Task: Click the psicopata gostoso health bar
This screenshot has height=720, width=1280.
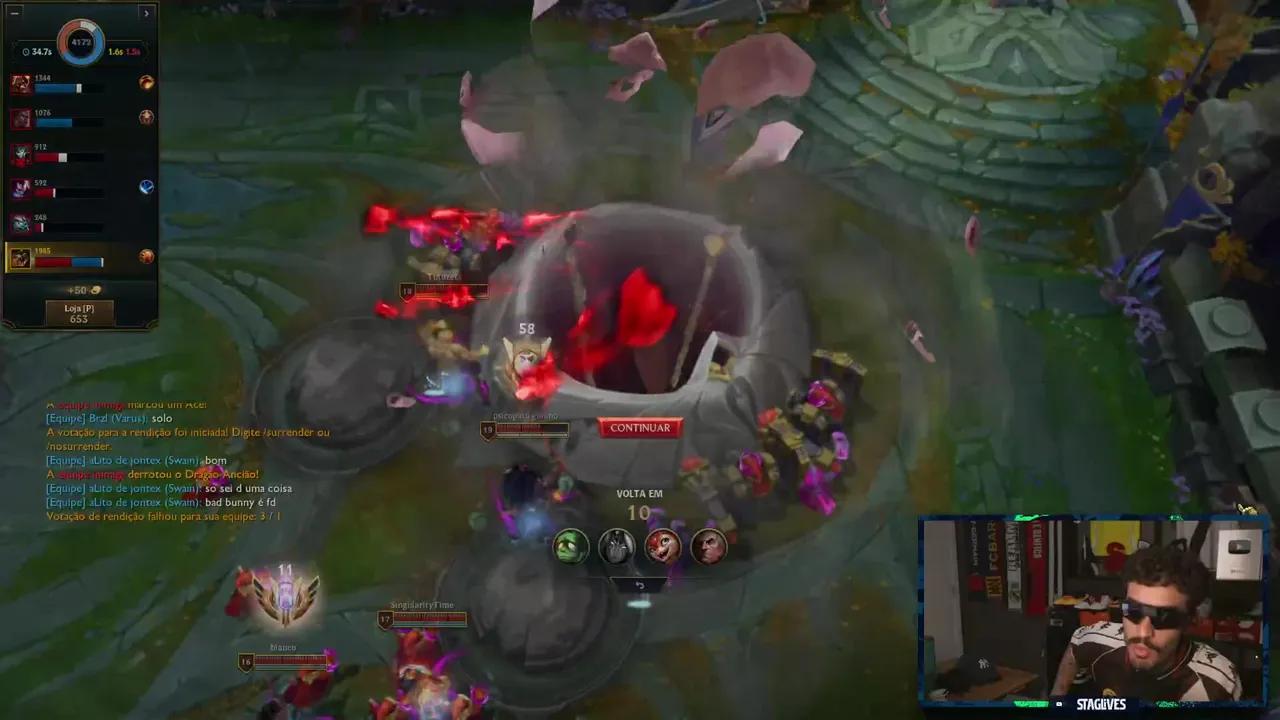Action: (530, 428)
